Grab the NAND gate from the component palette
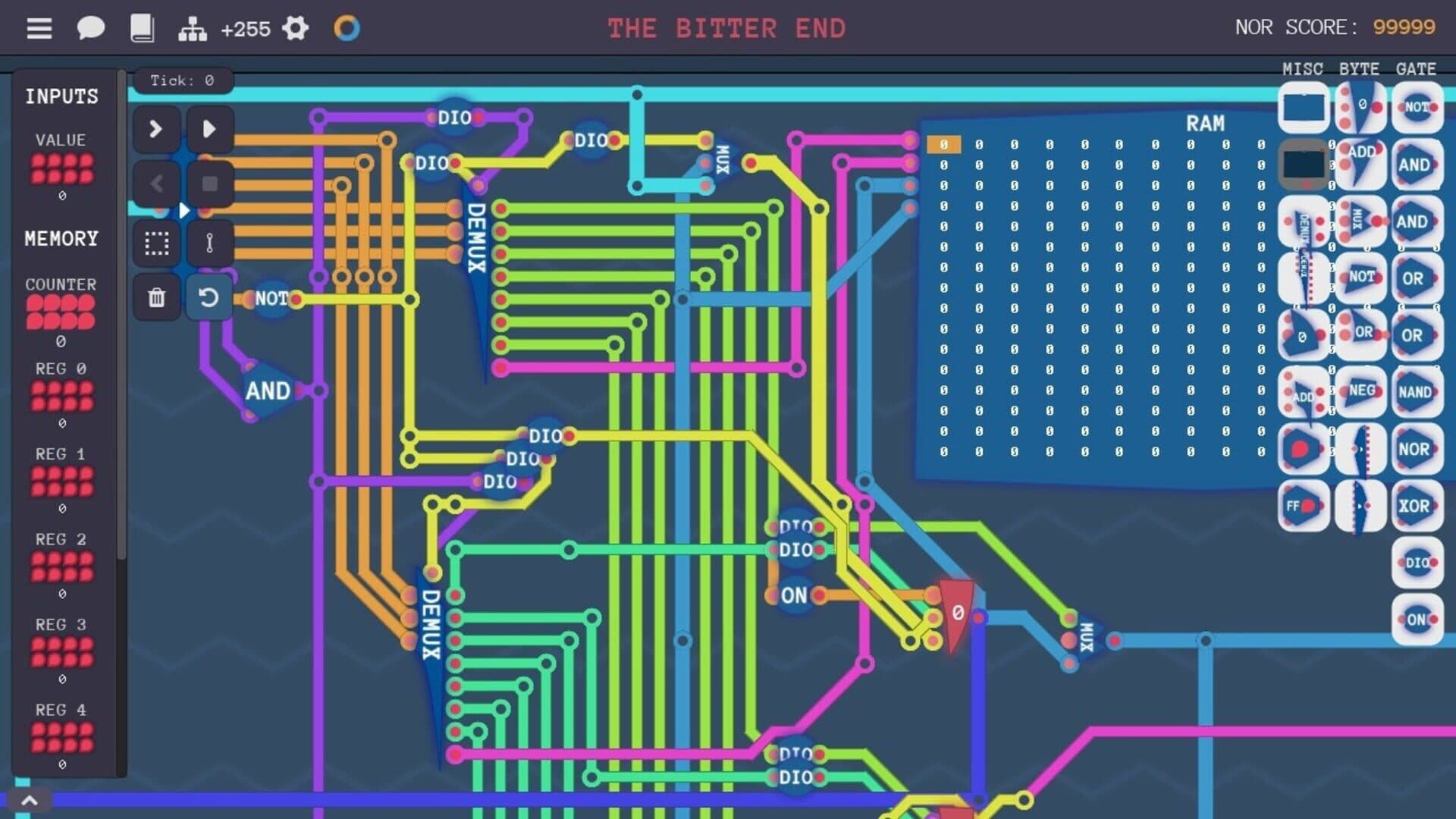 [x=1417, y=392]
